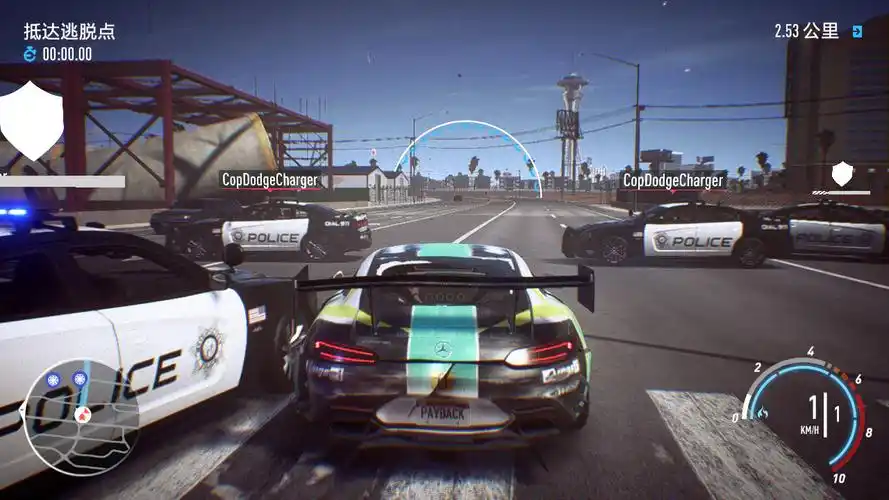889x500 pixels.
Task: Click the large white police shield icon
Action: pyautogui.click(x=31, y=121)
